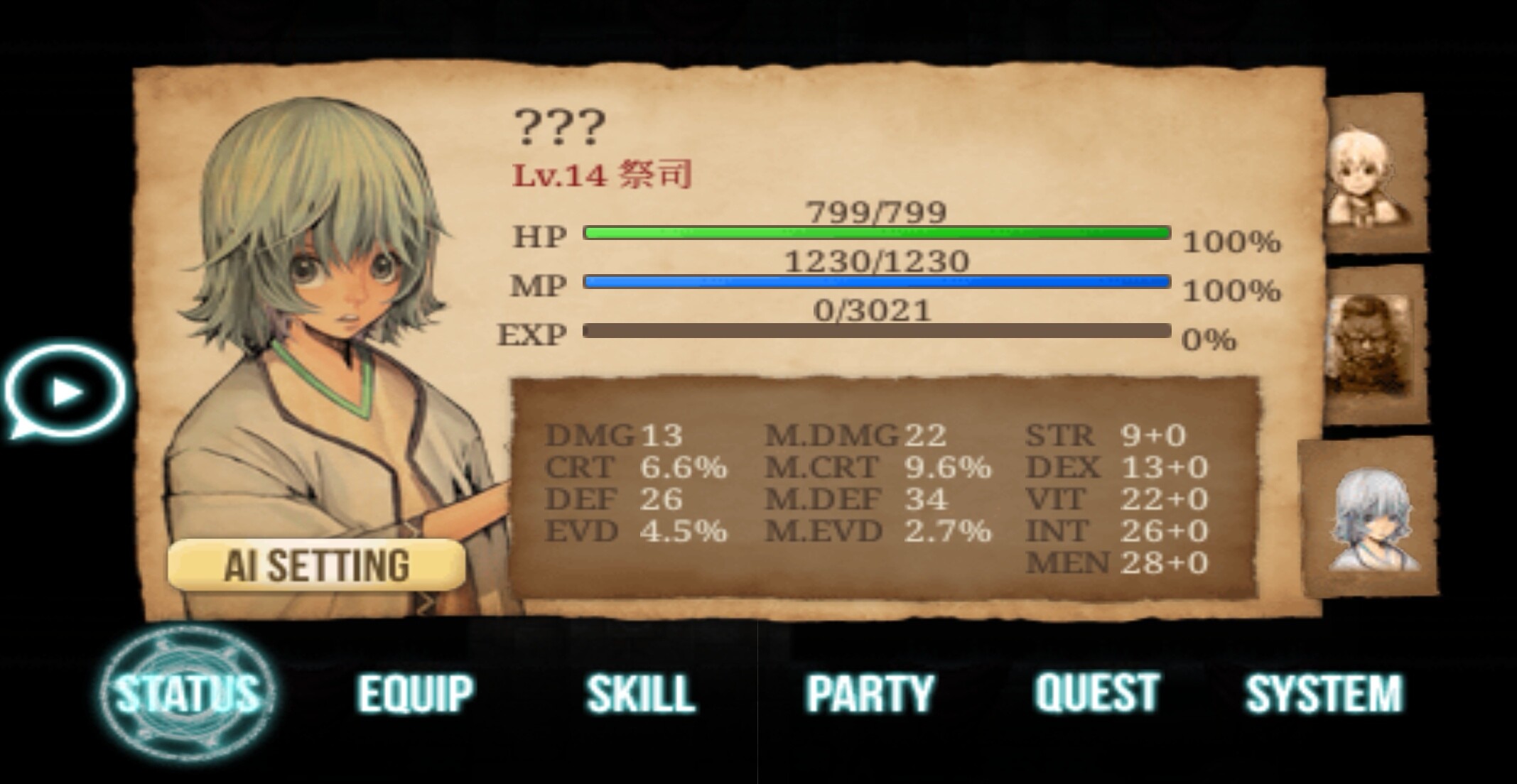This screenshot has width=1517, height=784.
Task: Open the SYSTEM menu
Action: 1324,693
